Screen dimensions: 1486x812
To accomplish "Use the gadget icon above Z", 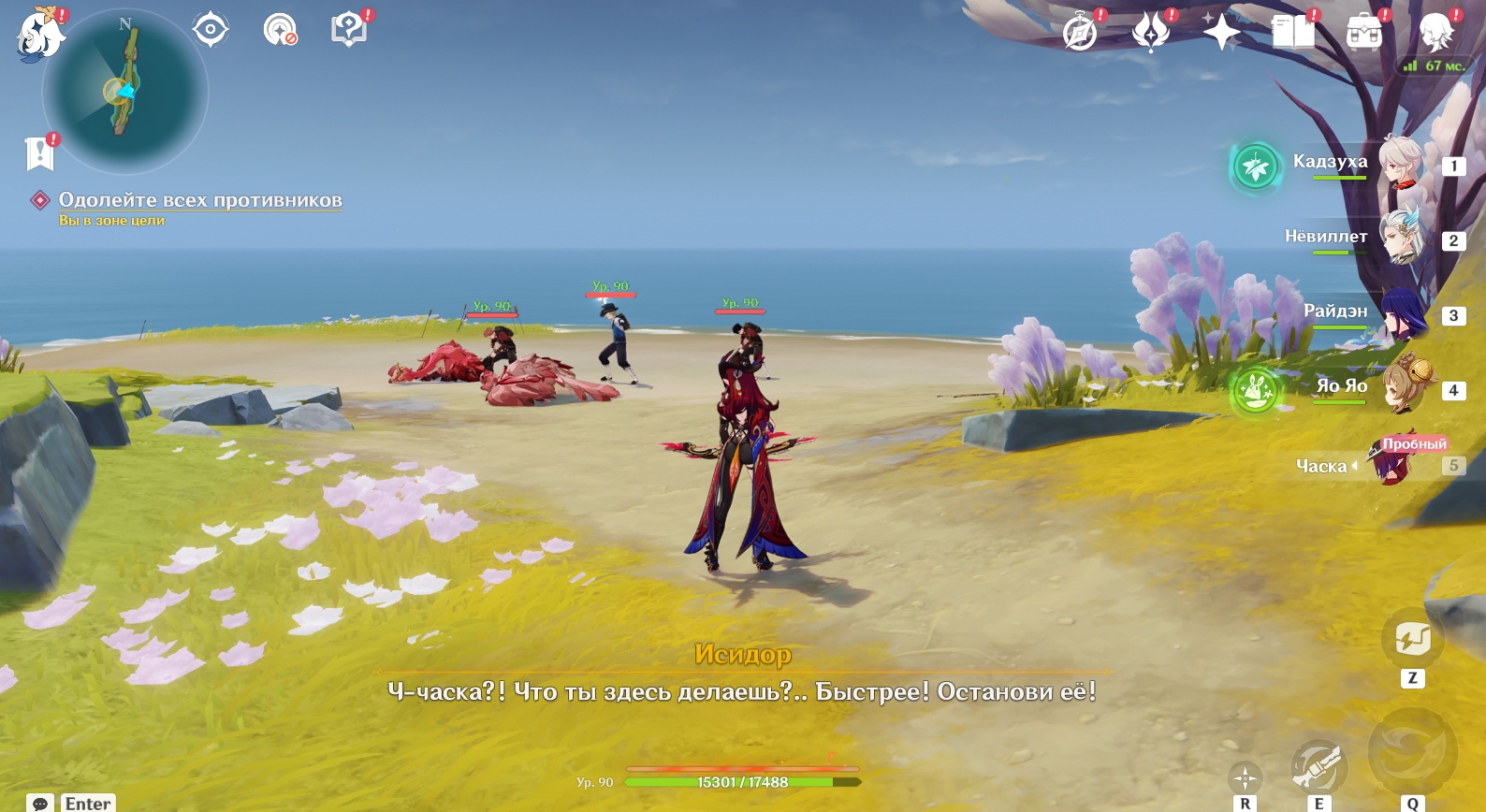I will point(1412,640).
